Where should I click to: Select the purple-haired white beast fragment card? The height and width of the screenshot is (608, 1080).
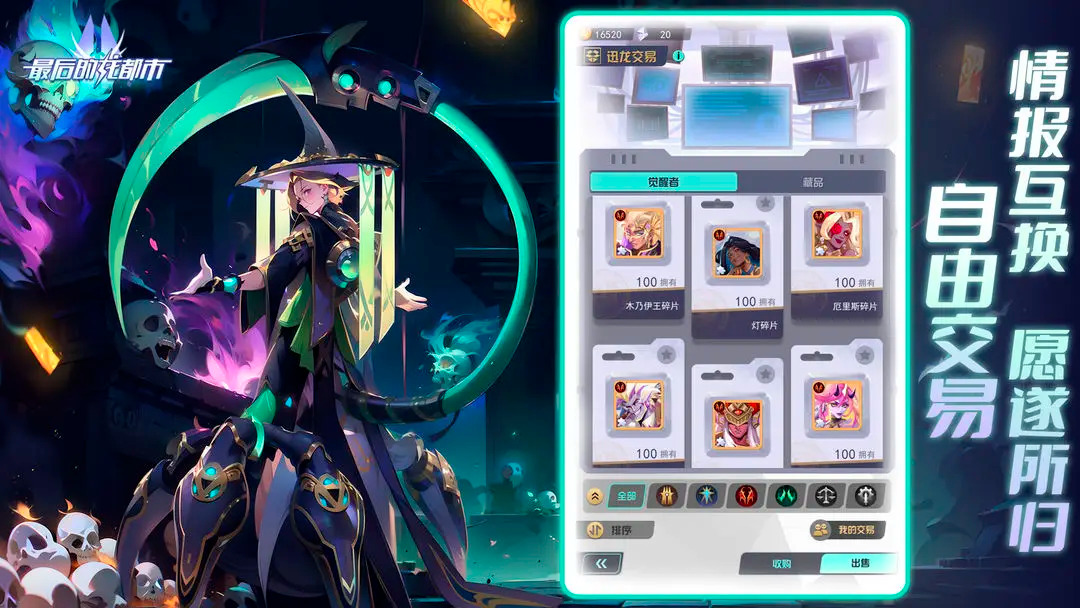click(638, 405)
